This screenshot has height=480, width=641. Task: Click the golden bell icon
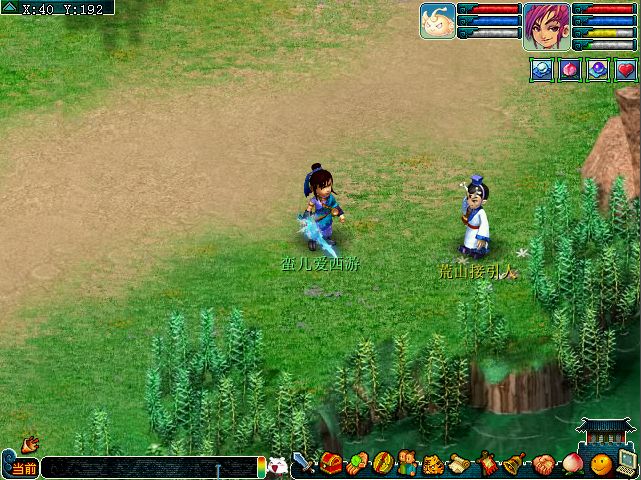[514, 464]
